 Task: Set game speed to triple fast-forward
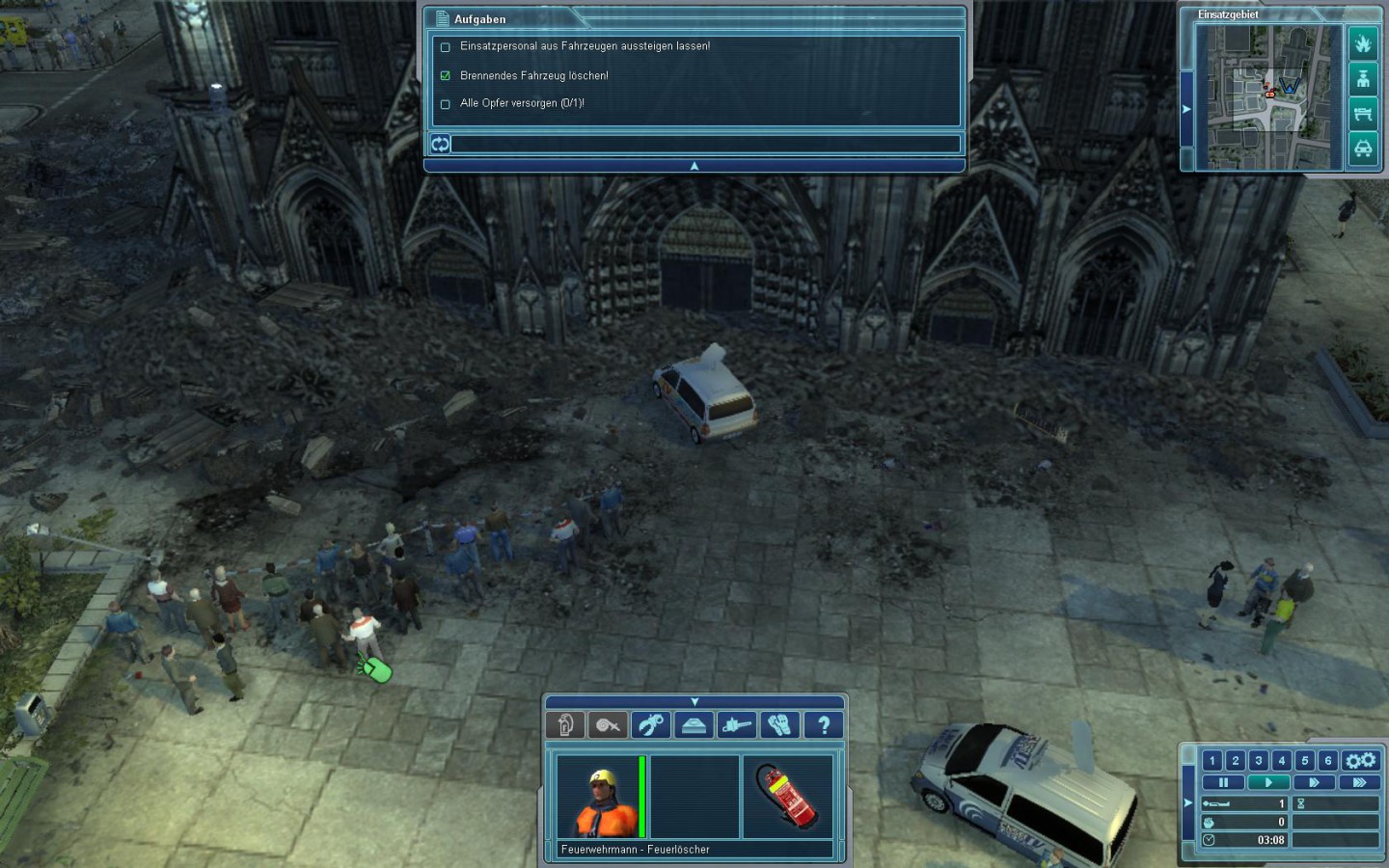tap(1359, 782)
